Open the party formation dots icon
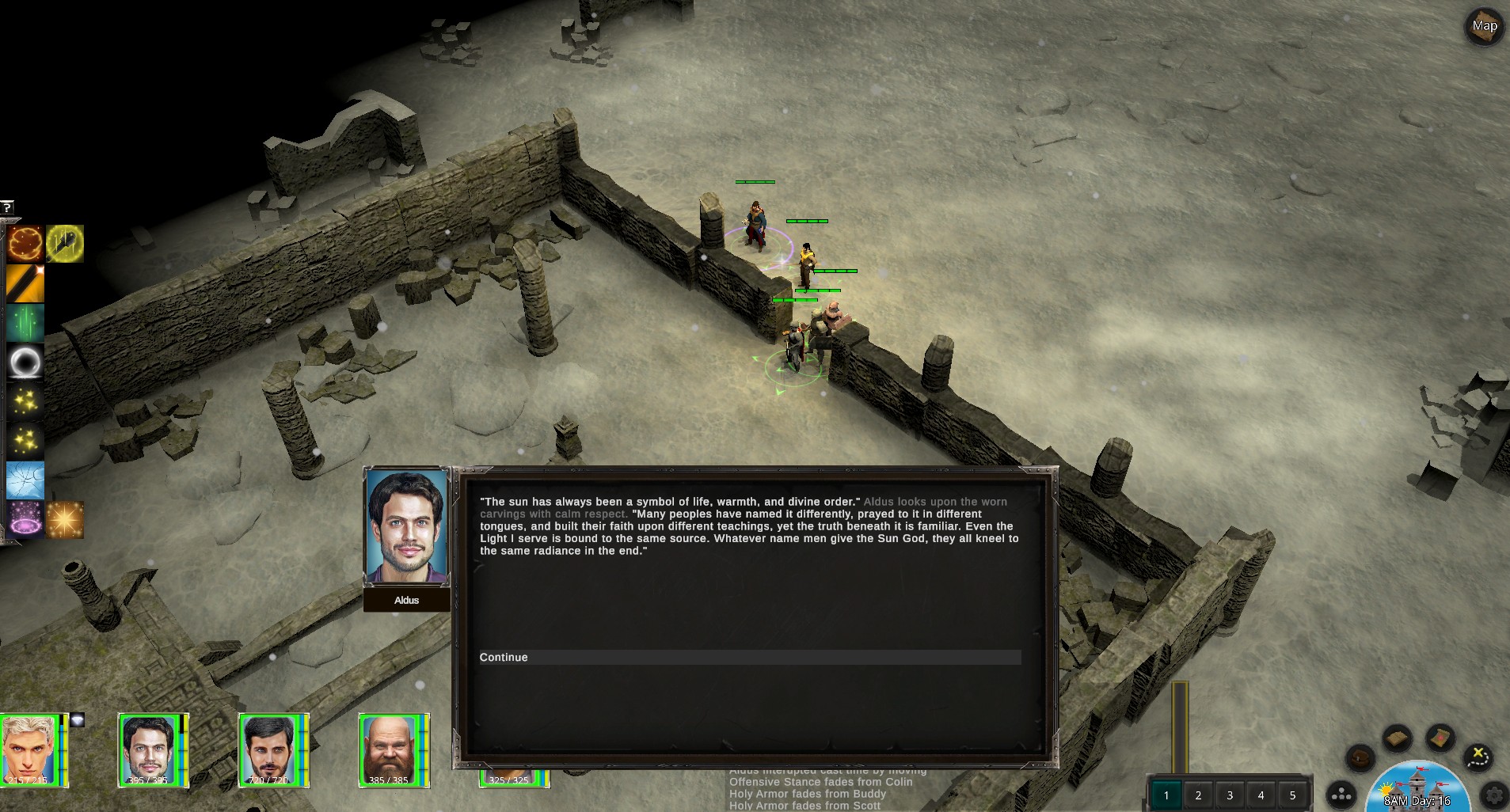 pos(1341,795)
